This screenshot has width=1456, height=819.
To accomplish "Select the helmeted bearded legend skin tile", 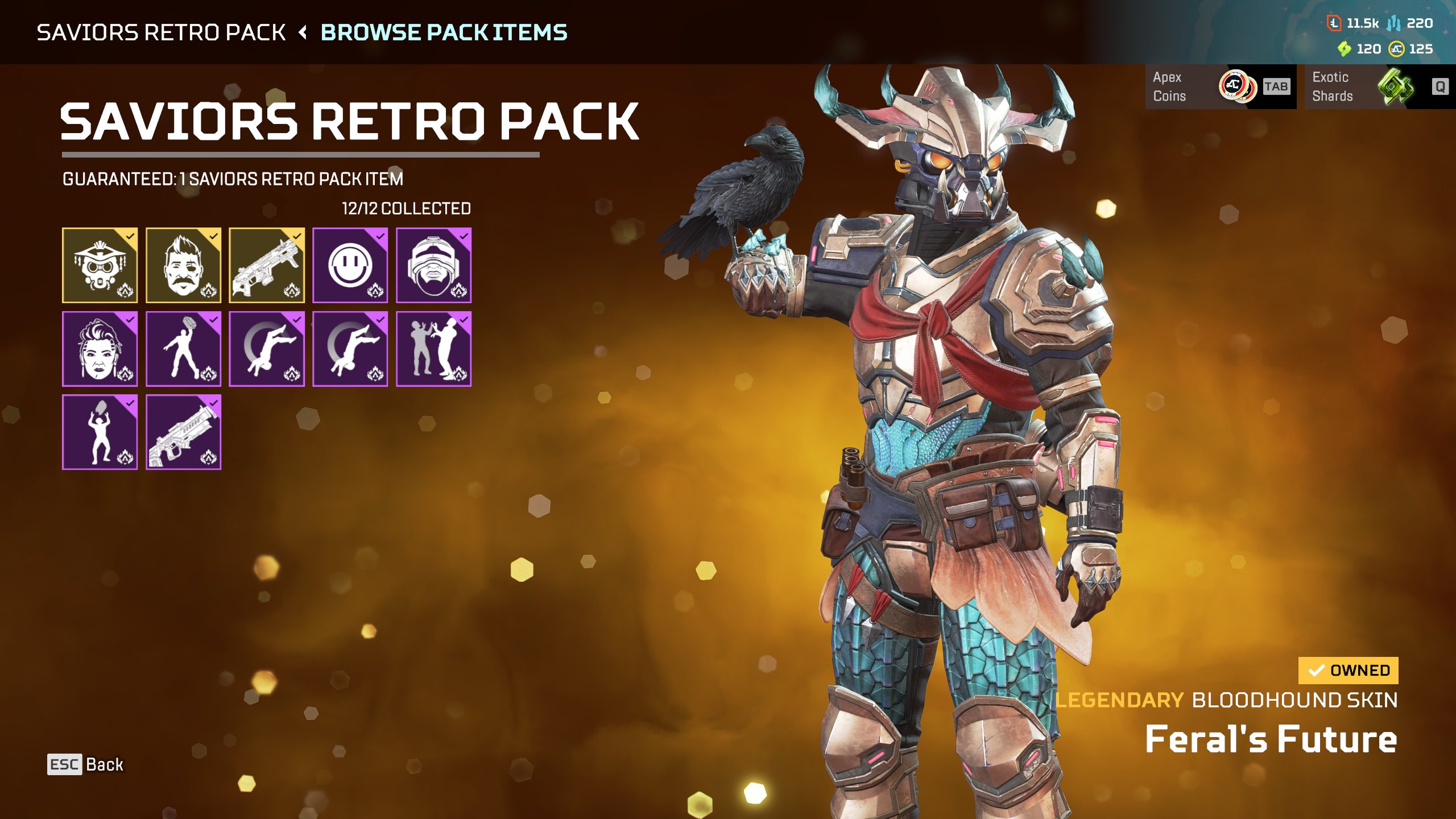I will [x=433, y=265].
